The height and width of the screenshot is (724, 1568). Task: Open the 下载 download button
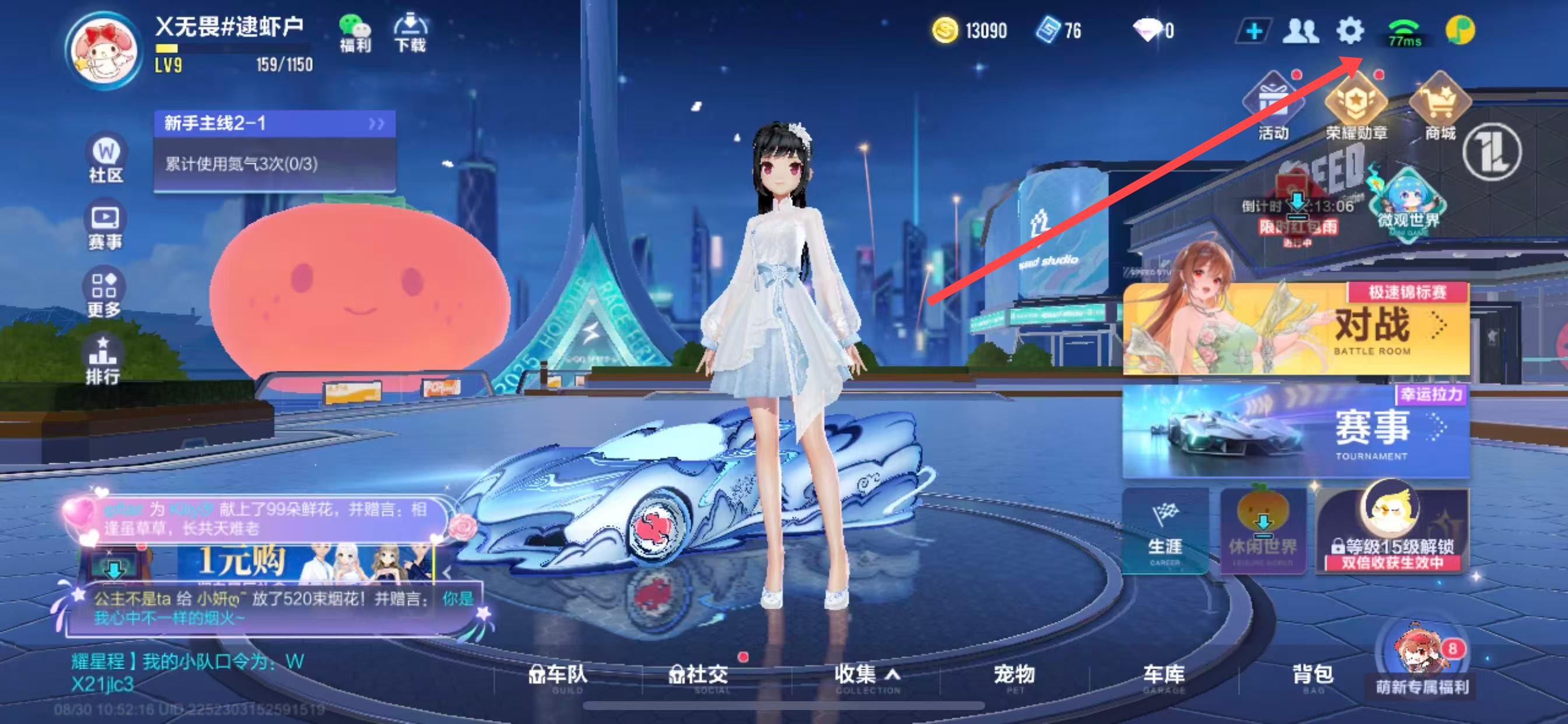click(410, 33)
